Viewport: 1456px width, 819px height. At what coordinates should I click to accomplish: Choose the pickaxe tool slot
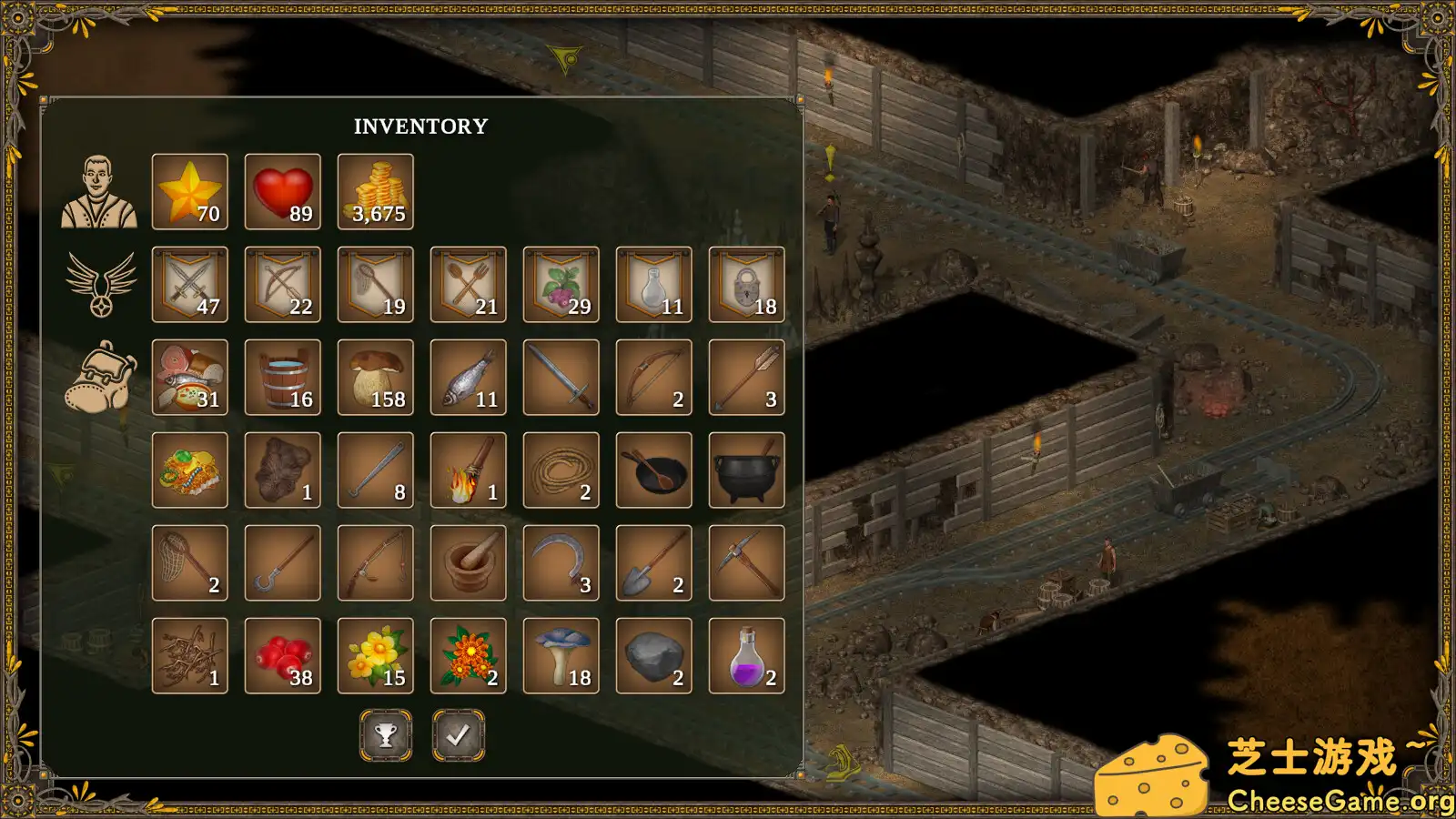pos(746,562)
